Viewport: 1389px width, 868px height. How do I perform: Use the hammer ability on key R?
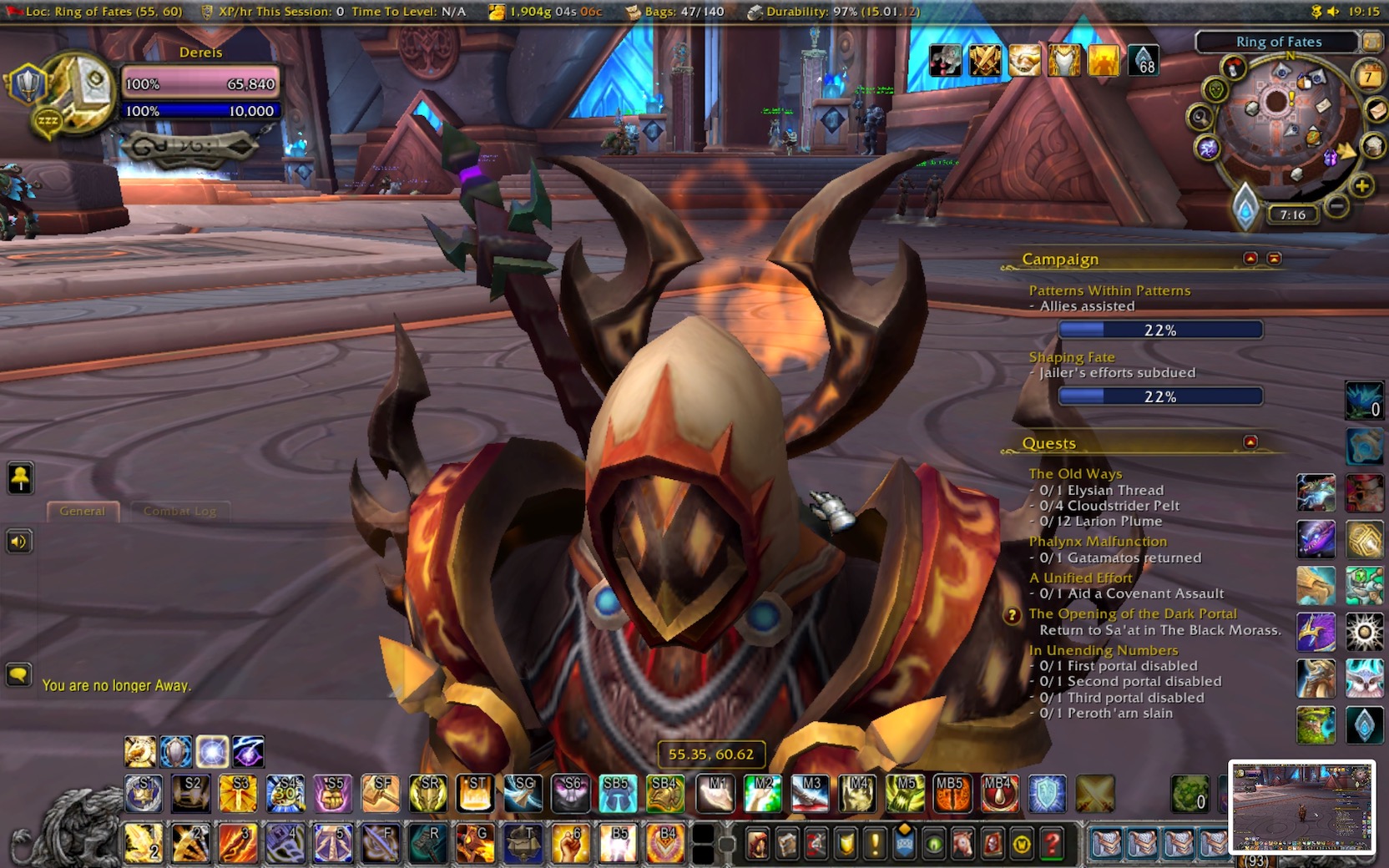click(428, 843)
